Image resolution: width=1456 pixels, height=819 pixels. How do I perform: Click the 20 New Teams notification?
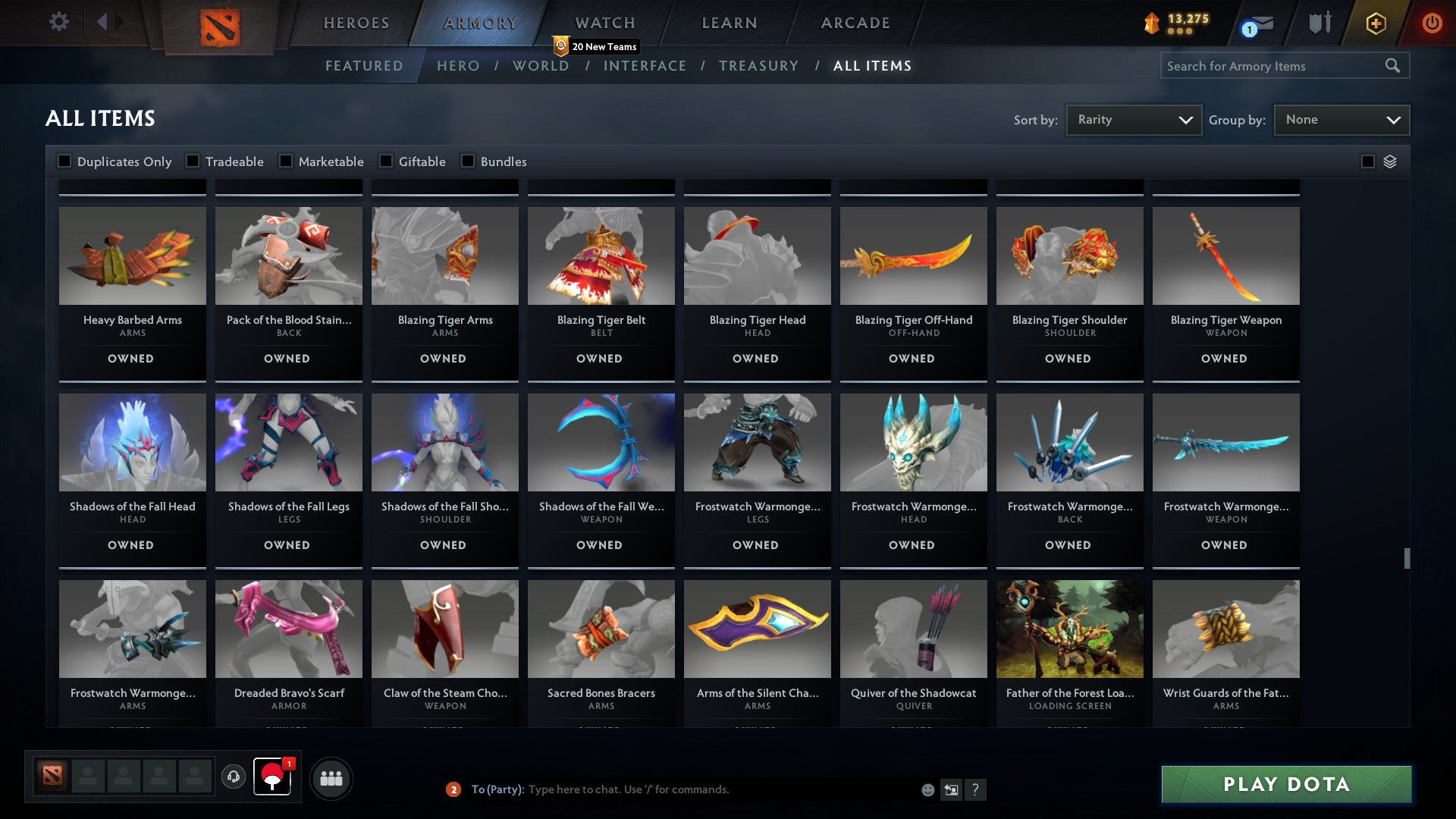[597, 46]
